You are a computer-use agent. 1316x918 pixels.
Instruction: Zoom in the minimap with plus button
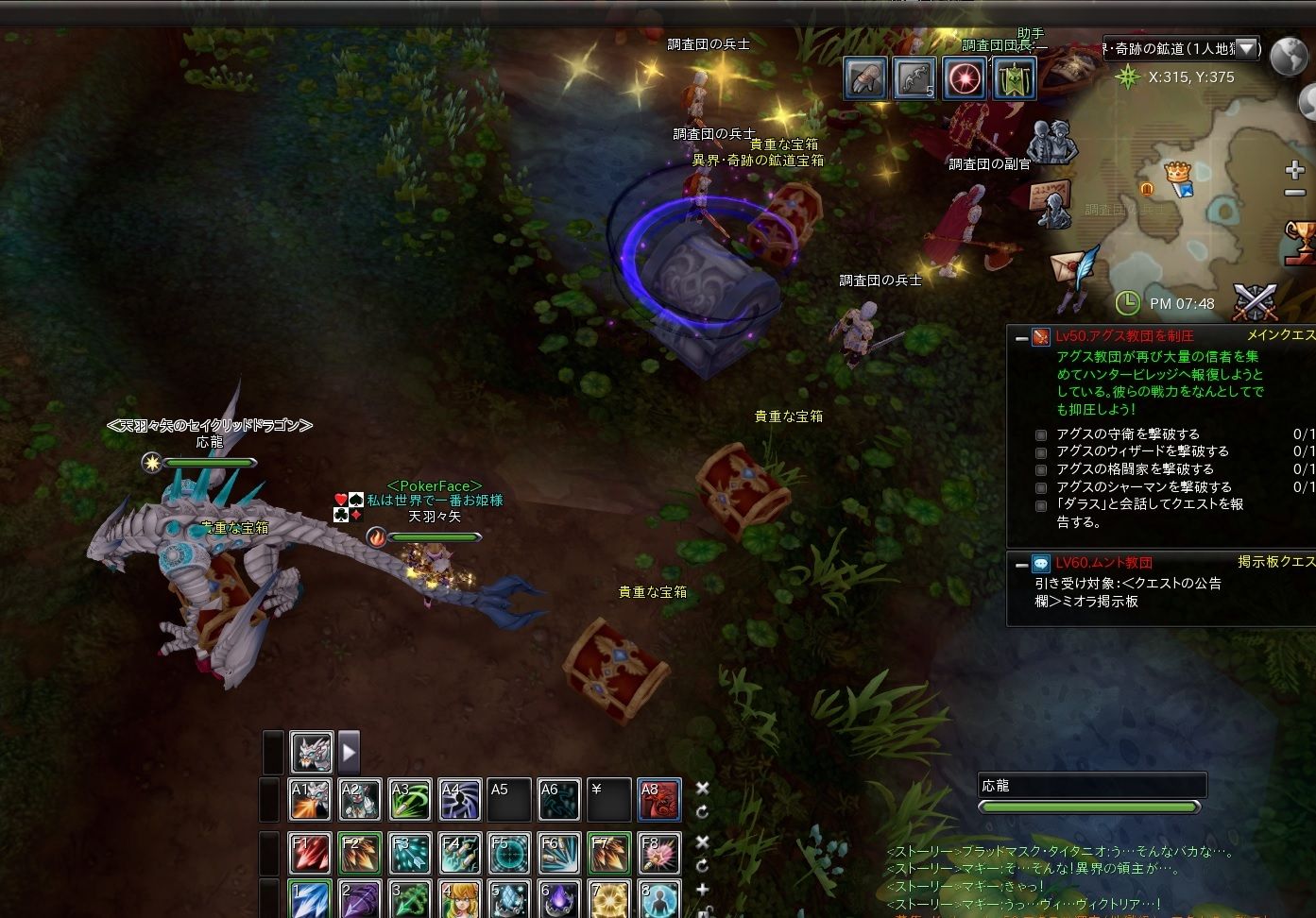(x=1295, y=171)
